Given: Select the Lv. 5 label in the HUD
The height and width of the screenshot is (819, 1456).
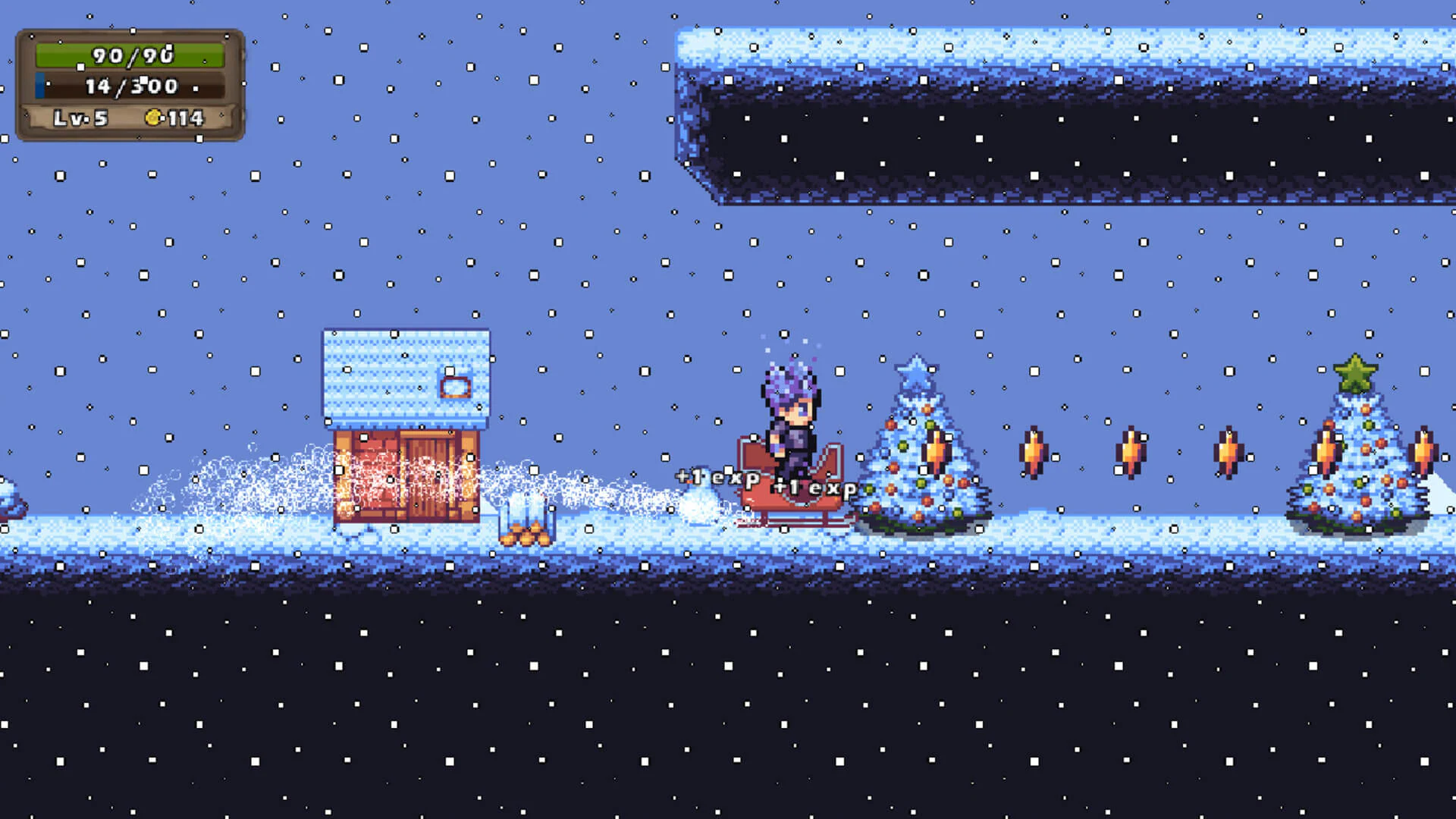Looking at the screenshot, I should [x=80, y=118].
